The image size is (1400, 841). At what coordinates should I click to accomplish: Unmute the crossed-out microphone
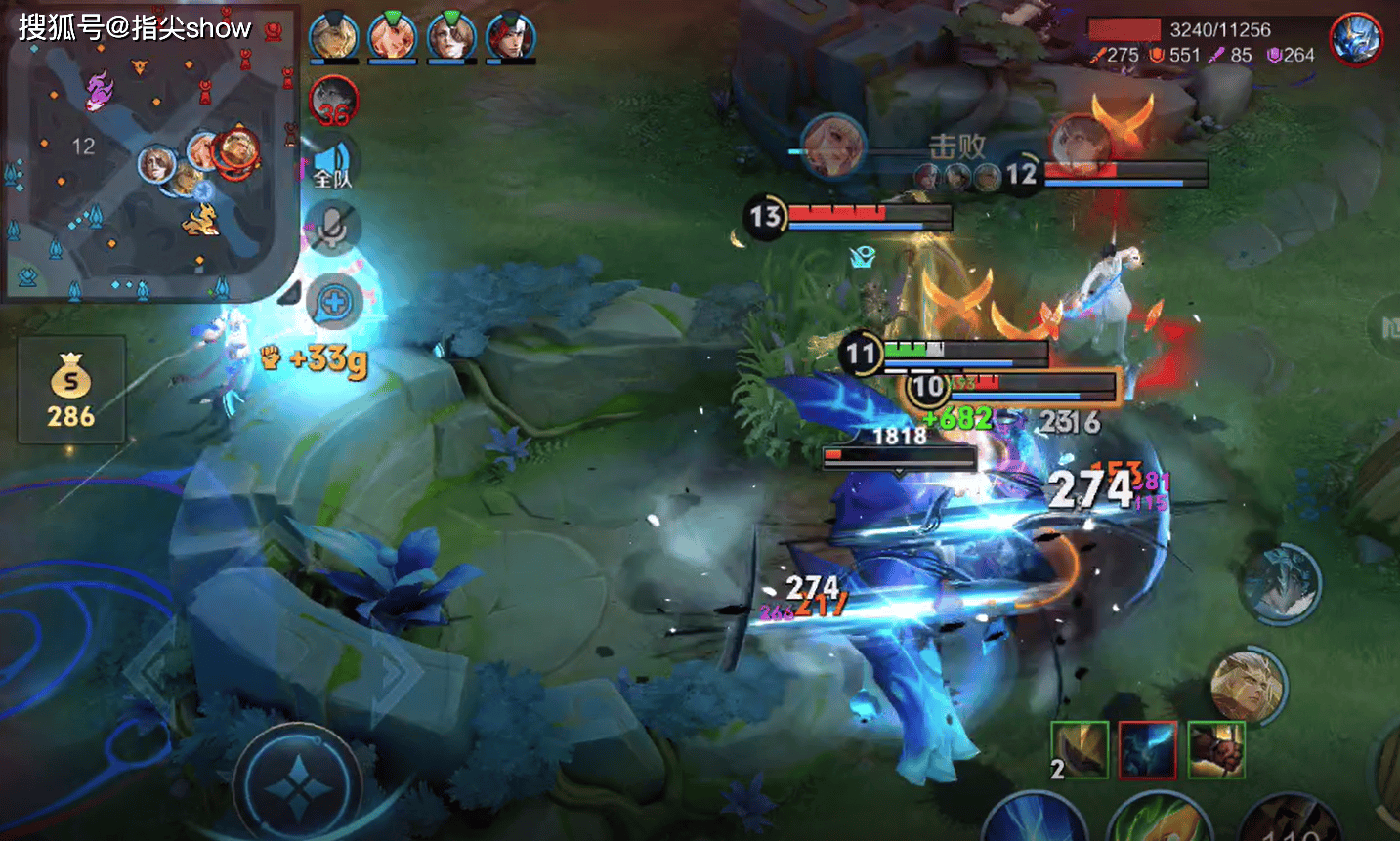tap(332, 229)
